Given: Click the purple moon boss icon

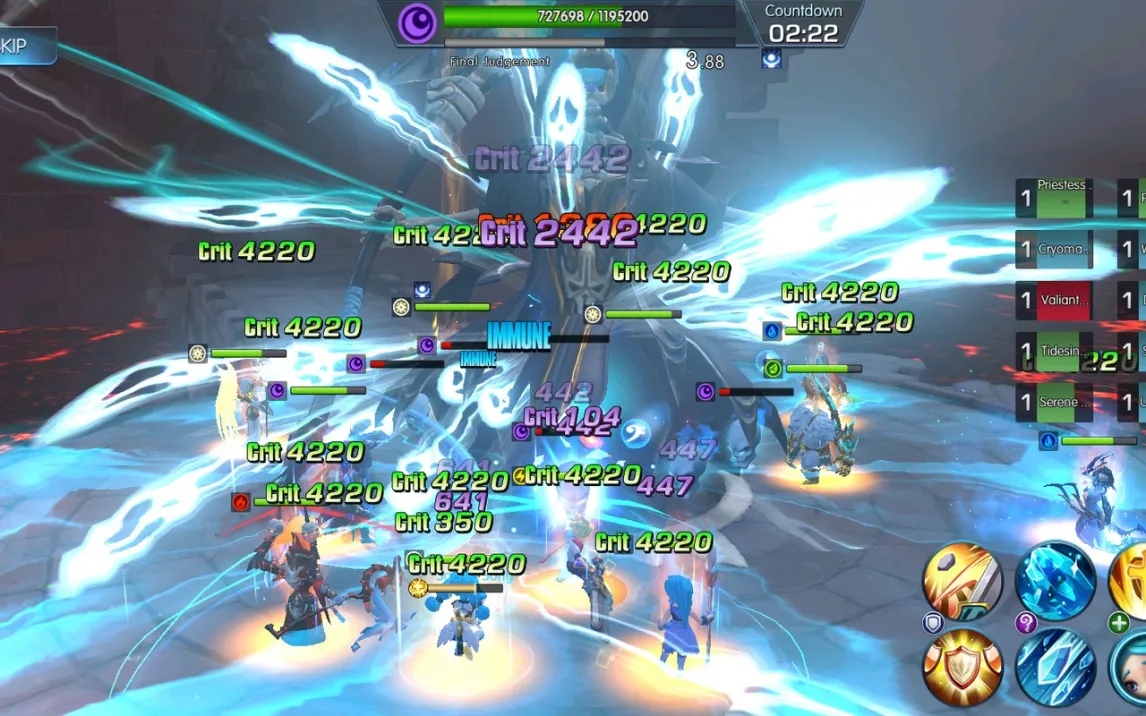Looking at the screenshot, I should (x=417, y=21).
